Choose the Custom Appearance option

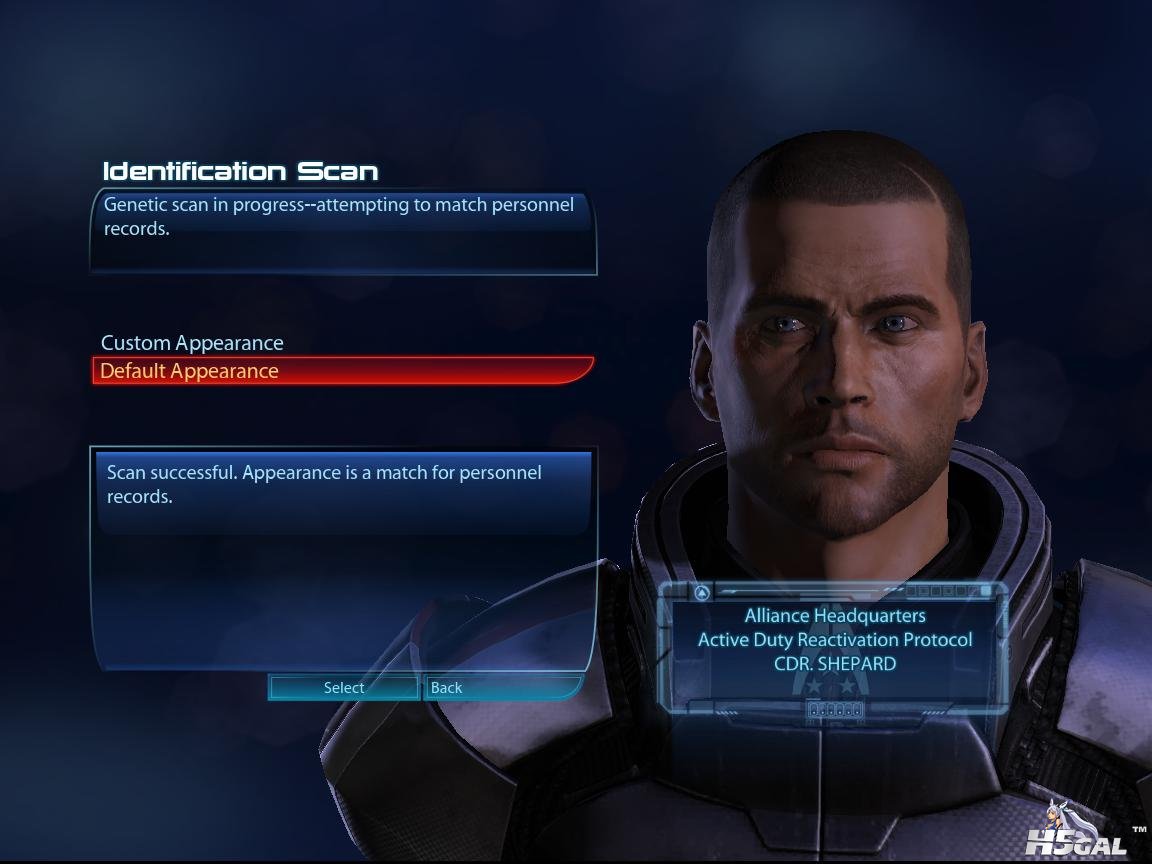(x=192, y=343)
